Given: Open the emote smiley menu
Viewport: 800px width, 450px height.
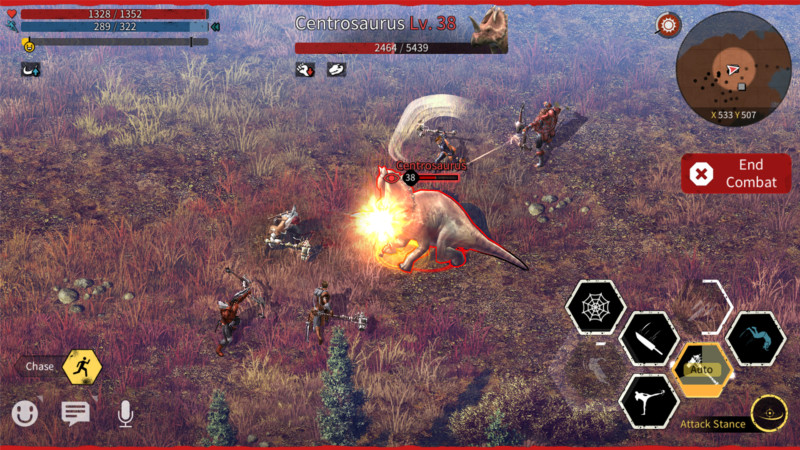Looking at the screenshot, I should coord(25,412).
